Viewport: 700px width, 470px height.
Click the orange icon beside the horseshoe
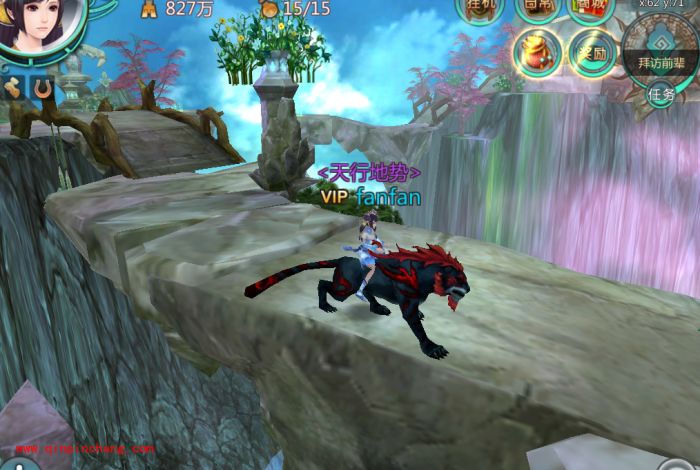tap(13, 88)
